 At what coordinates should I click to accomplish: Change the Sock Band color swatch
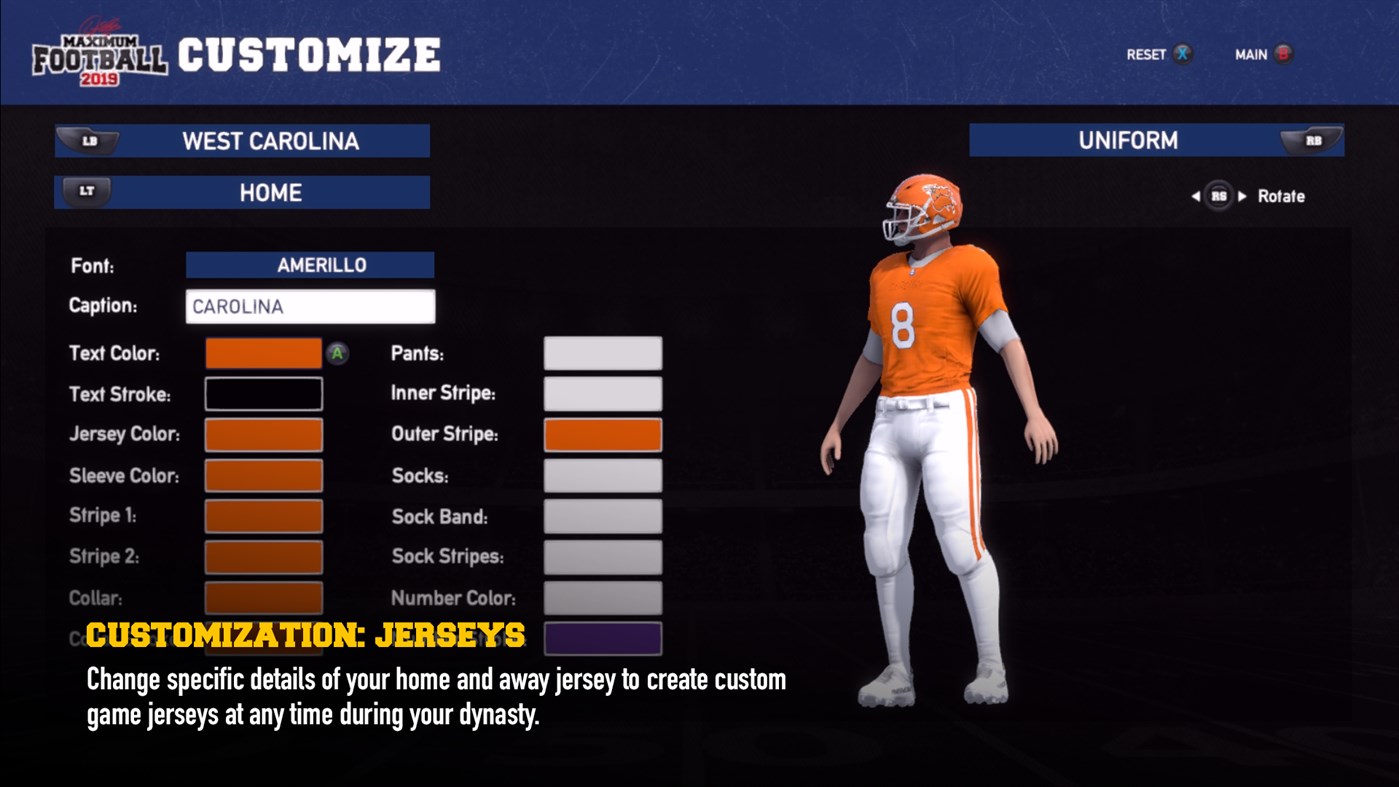(602, 516)
